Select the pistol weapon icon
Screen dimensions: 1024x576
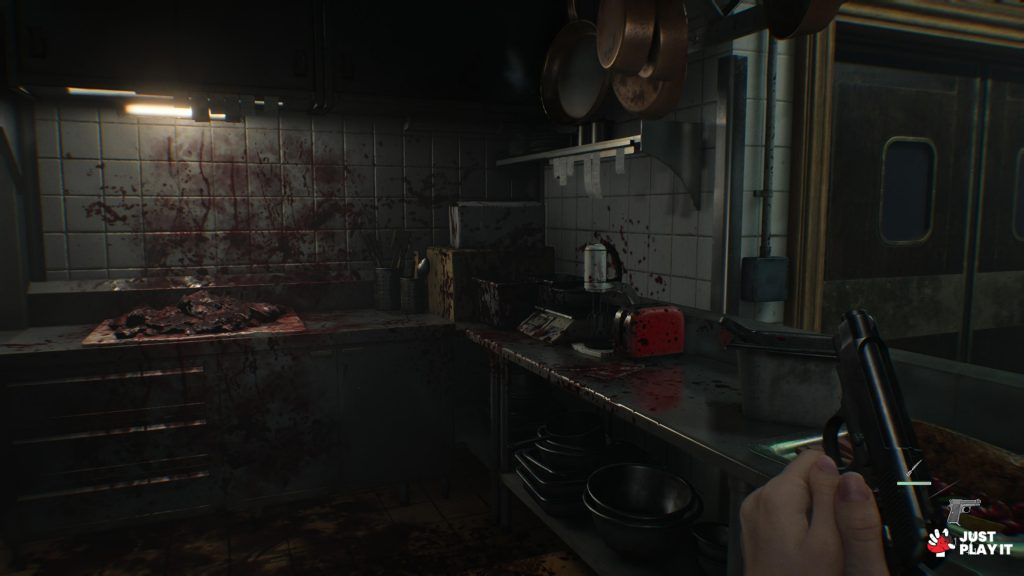pyautogui.click(x=963, y=511)
